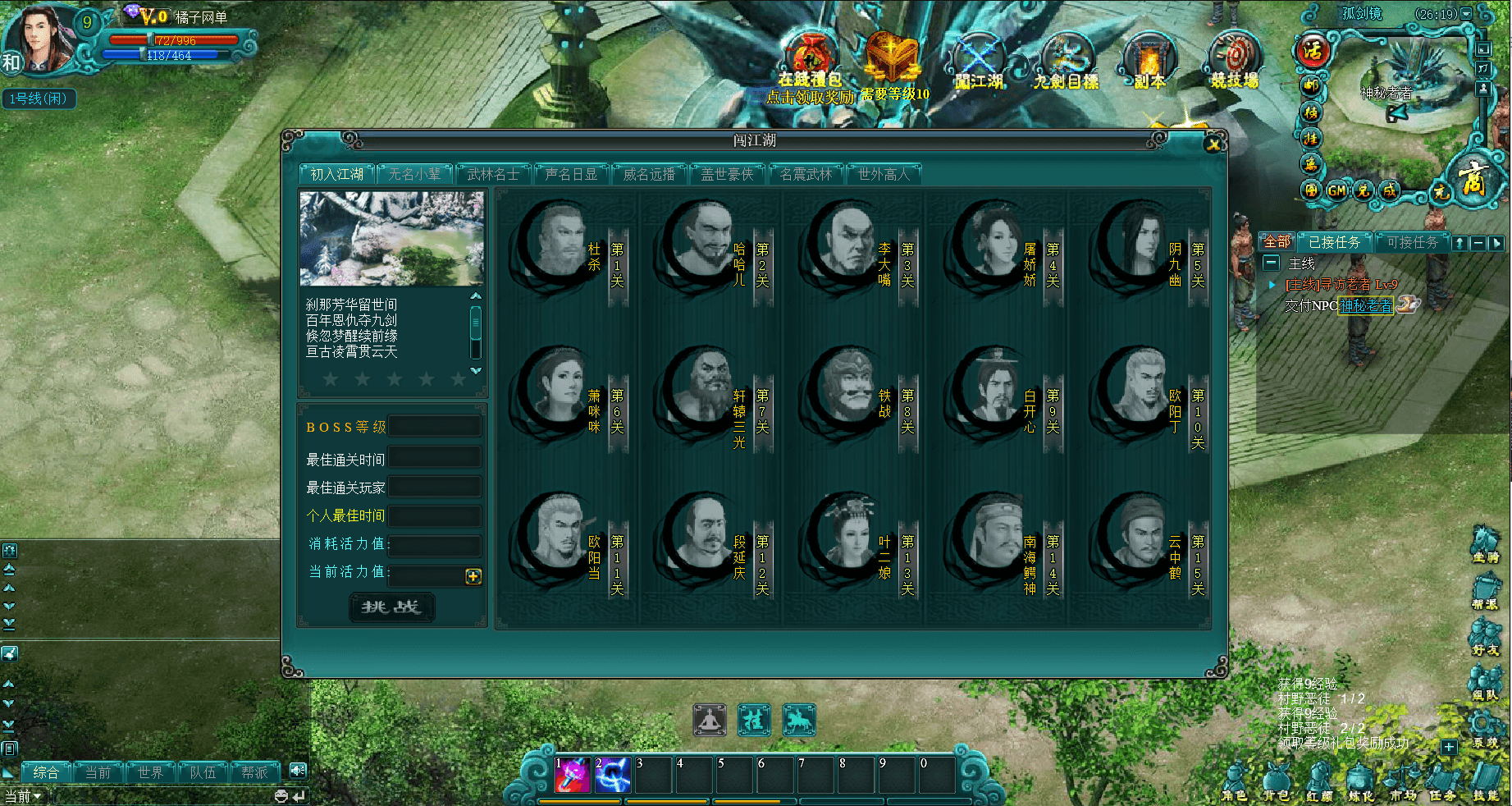Add vitality with the yellow plus button

(473, 576)
